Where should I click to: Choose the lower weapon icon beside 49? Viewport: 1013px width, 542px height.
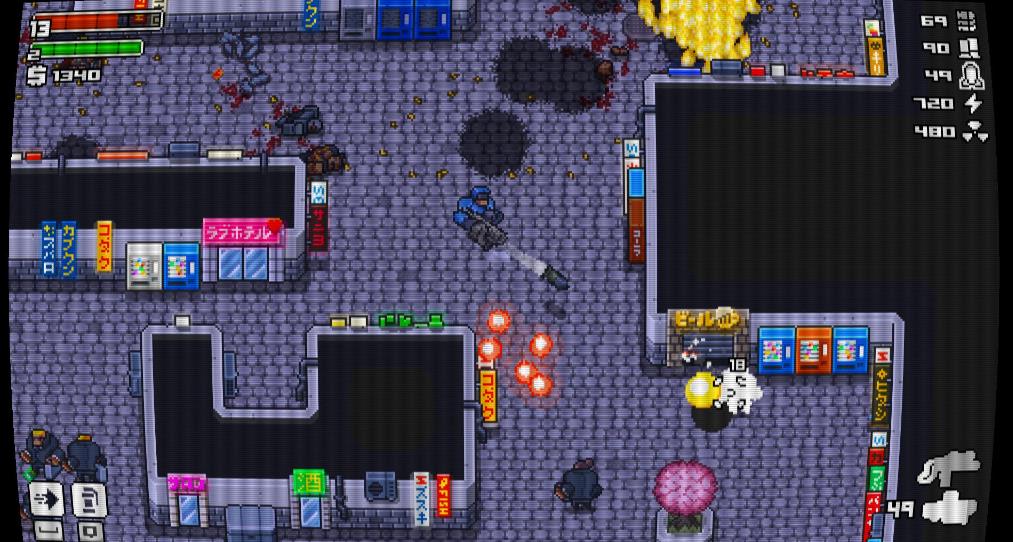[x=948, y=509]
